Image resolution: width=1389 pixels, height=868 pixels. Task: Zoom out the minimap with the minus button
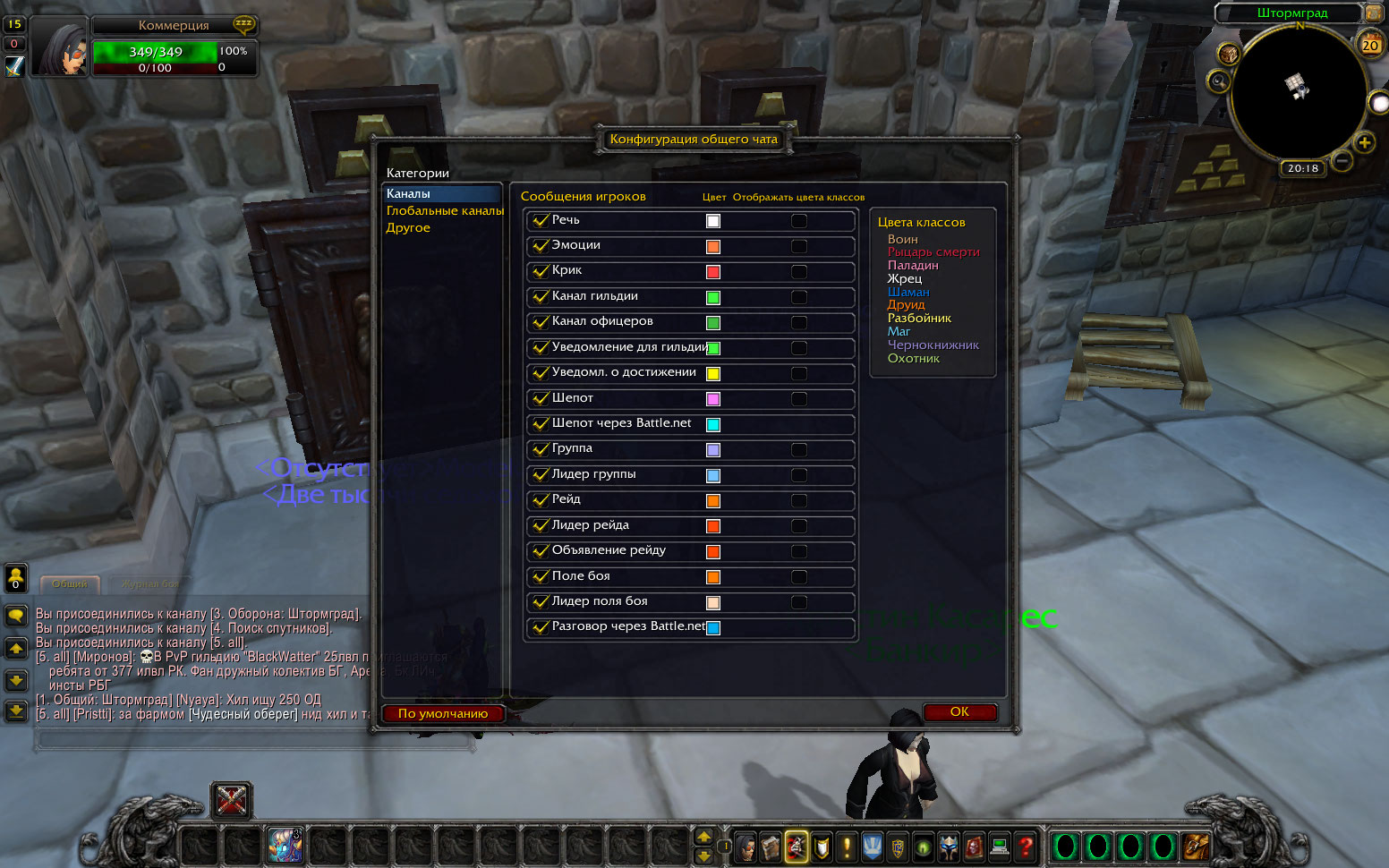click(1342, 162)
